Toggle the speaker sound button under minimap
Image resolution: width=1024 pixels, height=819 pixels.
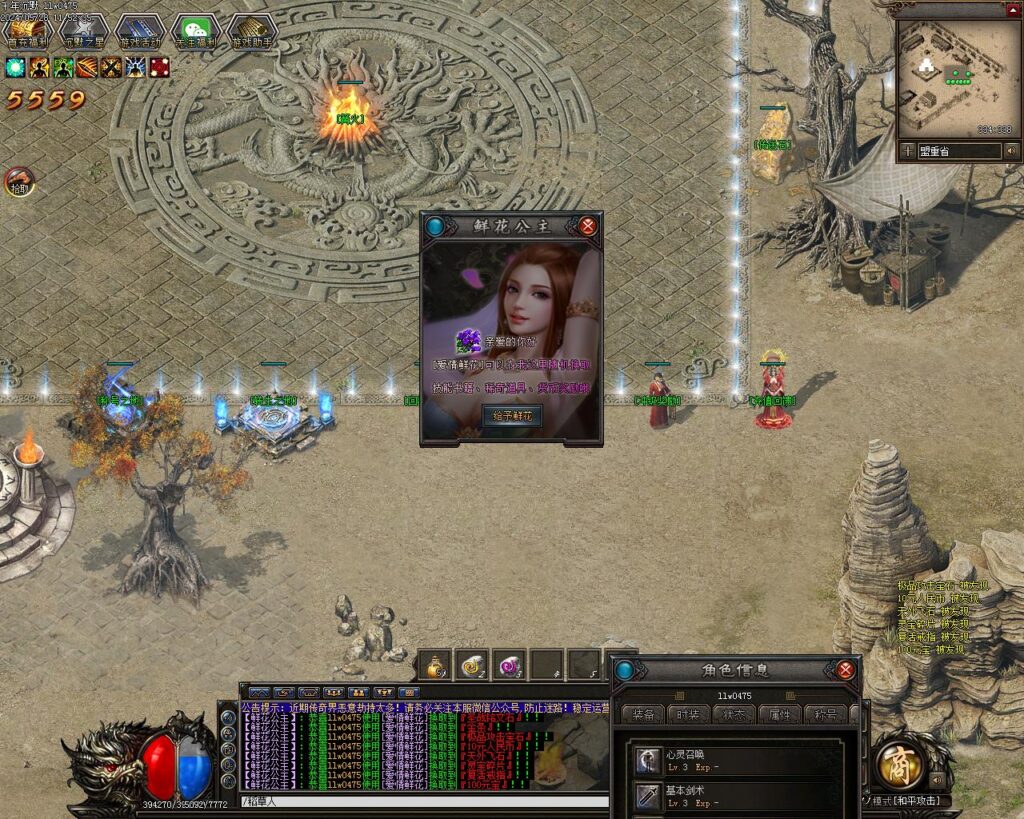[1012, 151]
